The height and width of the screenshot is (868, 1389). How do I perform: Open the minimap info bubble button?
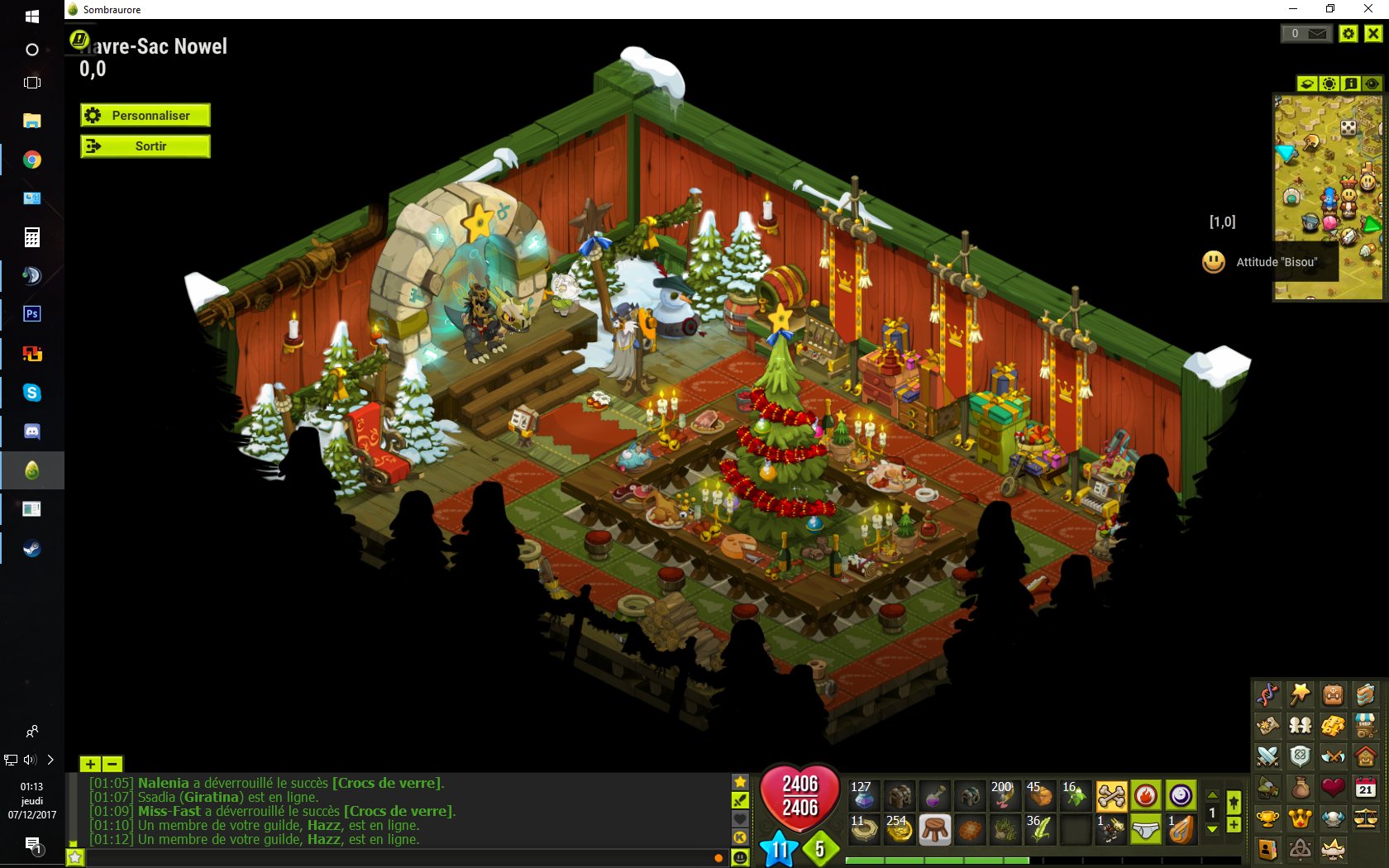(1350, 83)
